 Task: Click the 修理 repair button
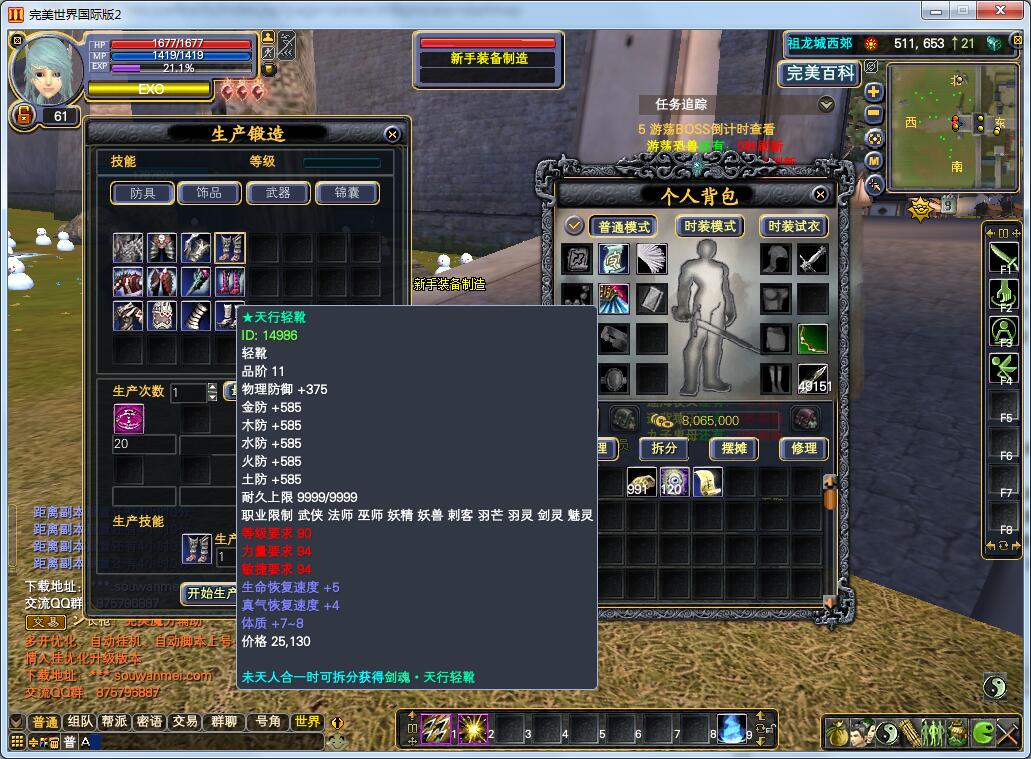point(804,449)
